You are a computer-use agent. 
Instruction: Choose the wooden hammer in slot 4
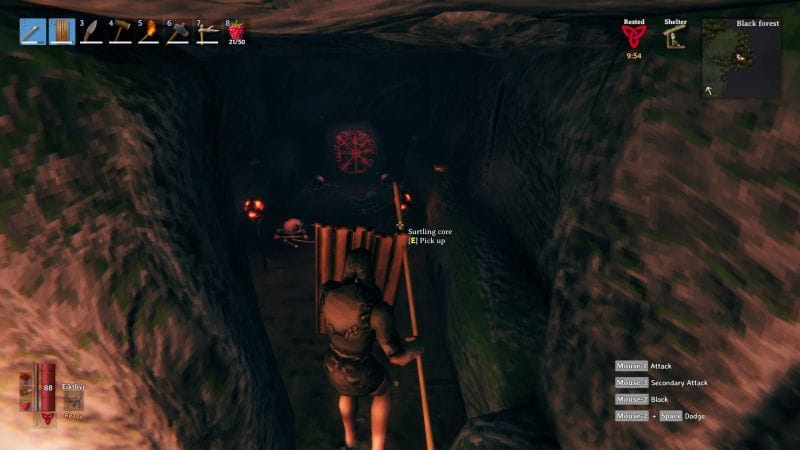pyautogui.click(x=120, y=32)
